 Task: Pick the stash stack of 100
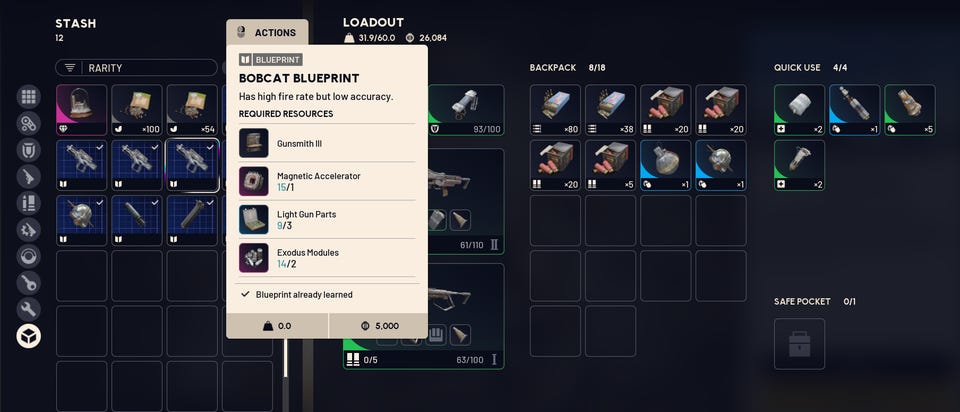point(137,110)
